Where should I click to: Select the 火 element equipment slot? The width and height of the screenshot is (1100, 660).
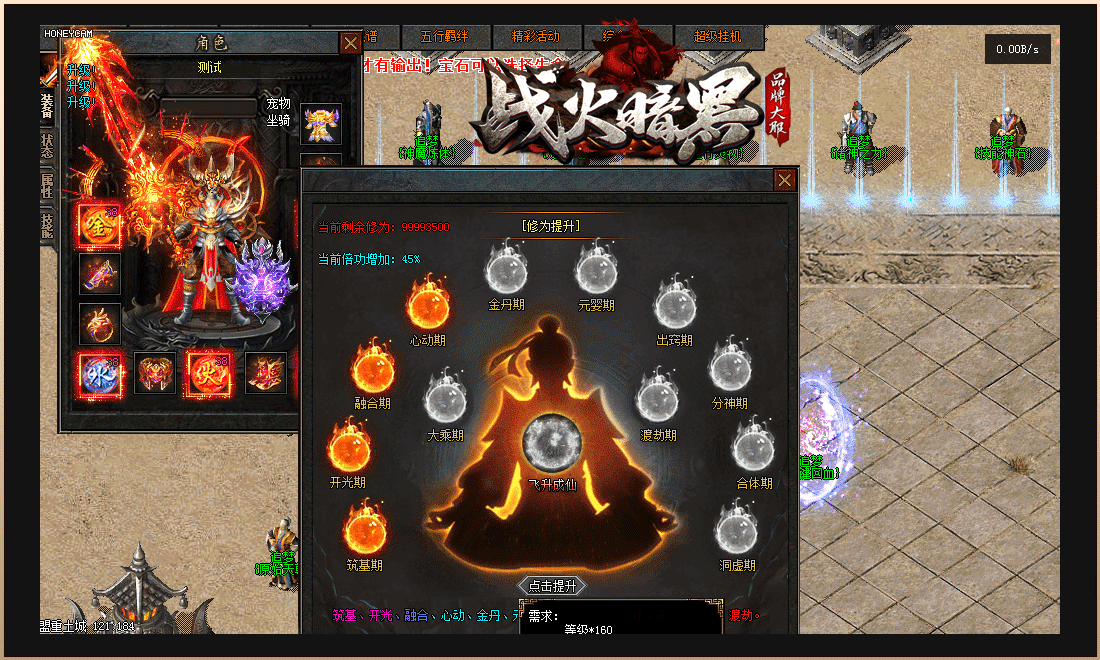pyautogui.click(x=209, y=373)
